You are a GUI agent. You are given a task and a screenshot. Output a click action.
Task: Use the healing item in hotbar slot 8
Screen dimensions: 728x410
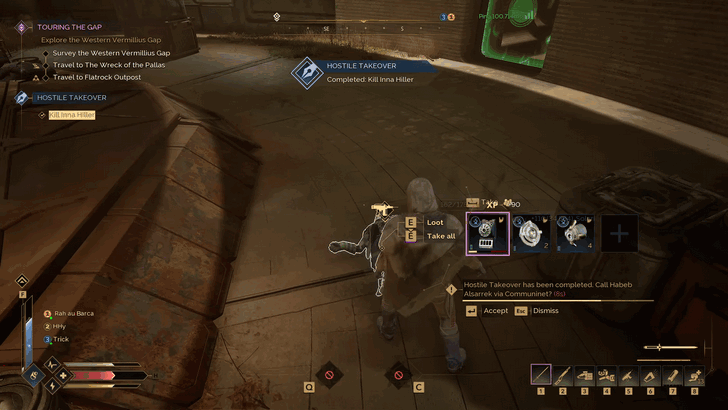click(696, 374)
